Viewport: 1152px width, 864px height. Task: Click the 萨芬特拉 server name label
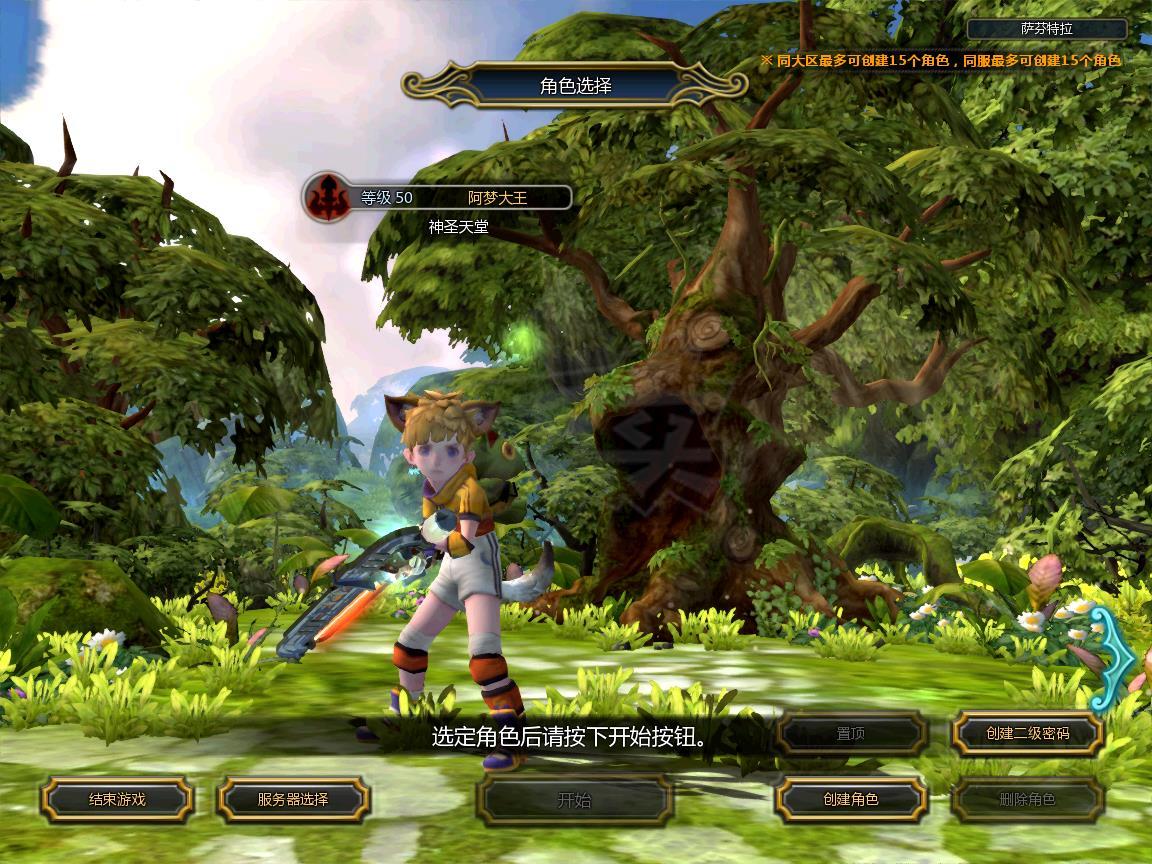tap(1046, 29)
